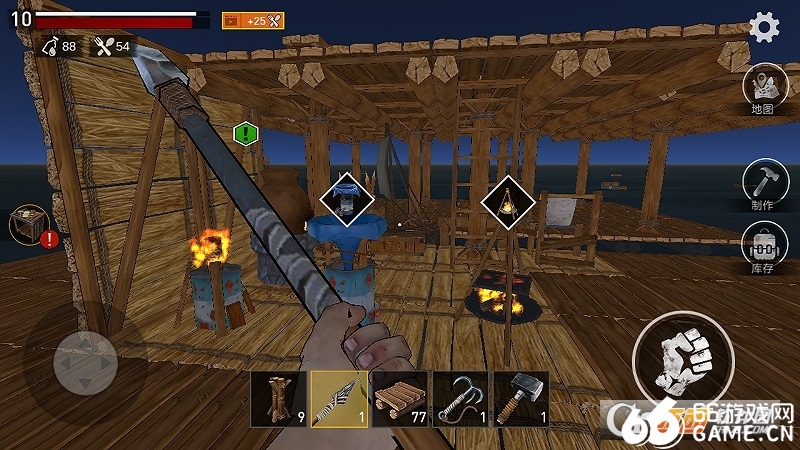
Task: Equip the hammer from the hotbar
Action: click(x=522, y=399)
